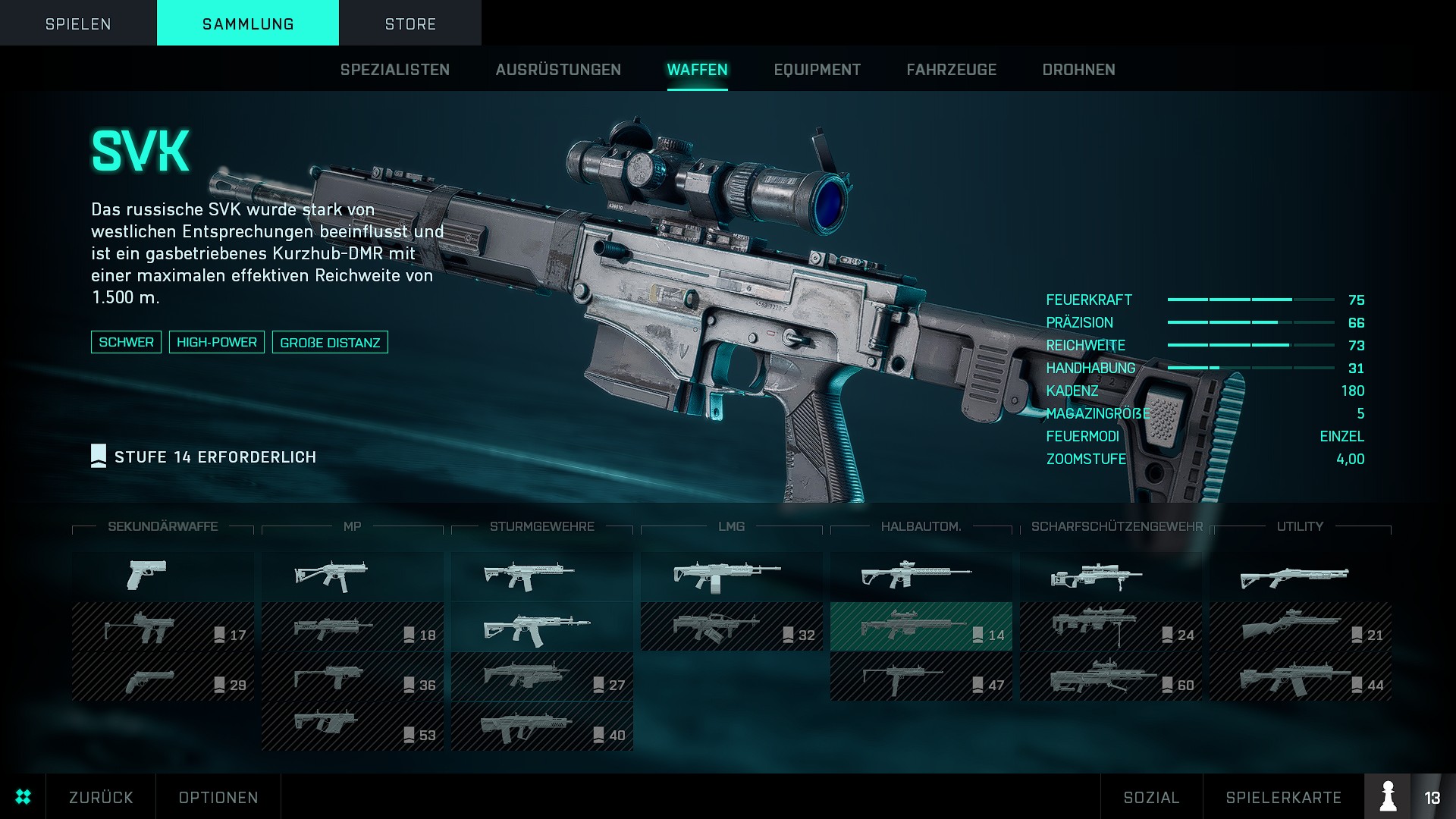Image resolution: width=1456 pixels, height=819 pixels.
Task: Select the highlighted level 14 SVK tile
Action: click(x=921, y=627)
